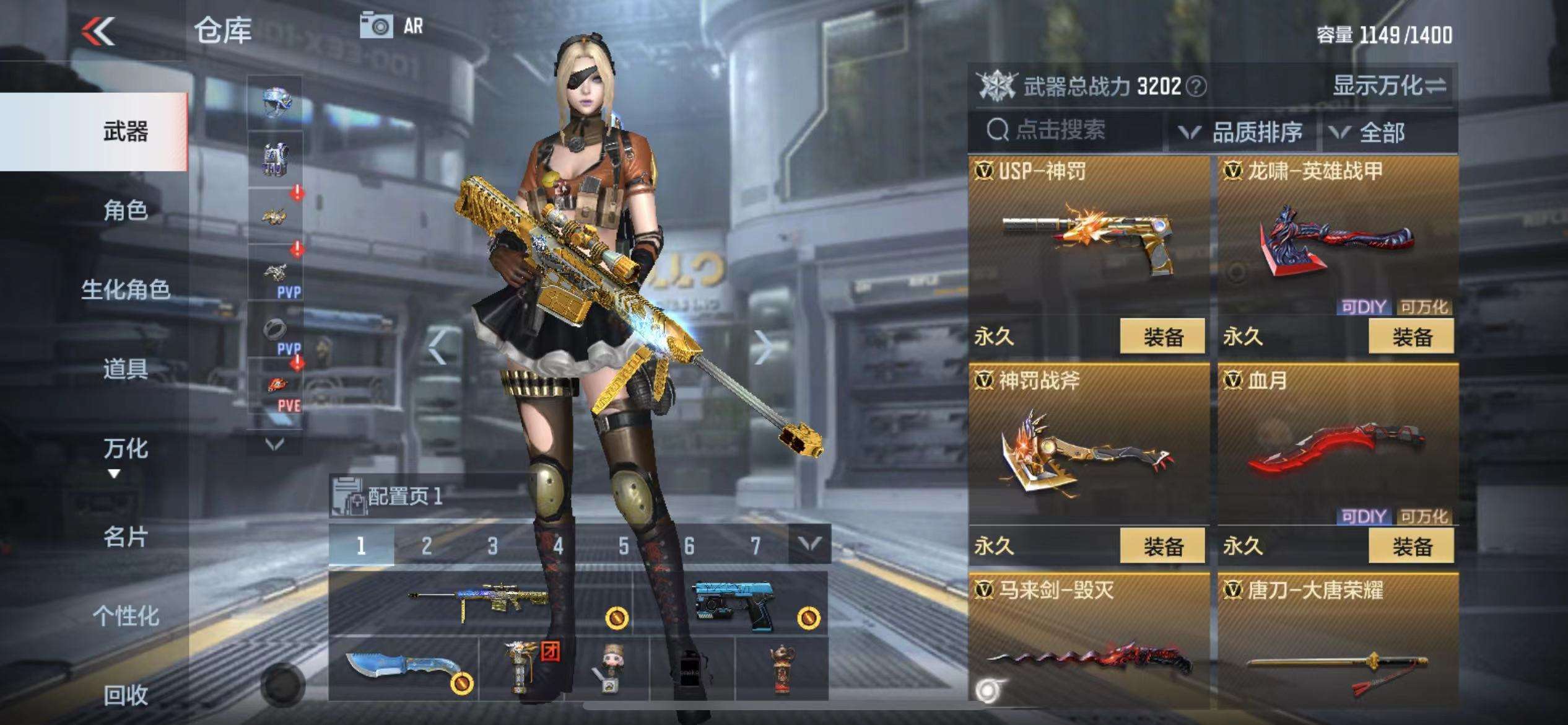Image resolution: width=1568 pixels, height=725 pixels.
Task: Open the 全部 filter dropdown
Action: pos(1370,132)
